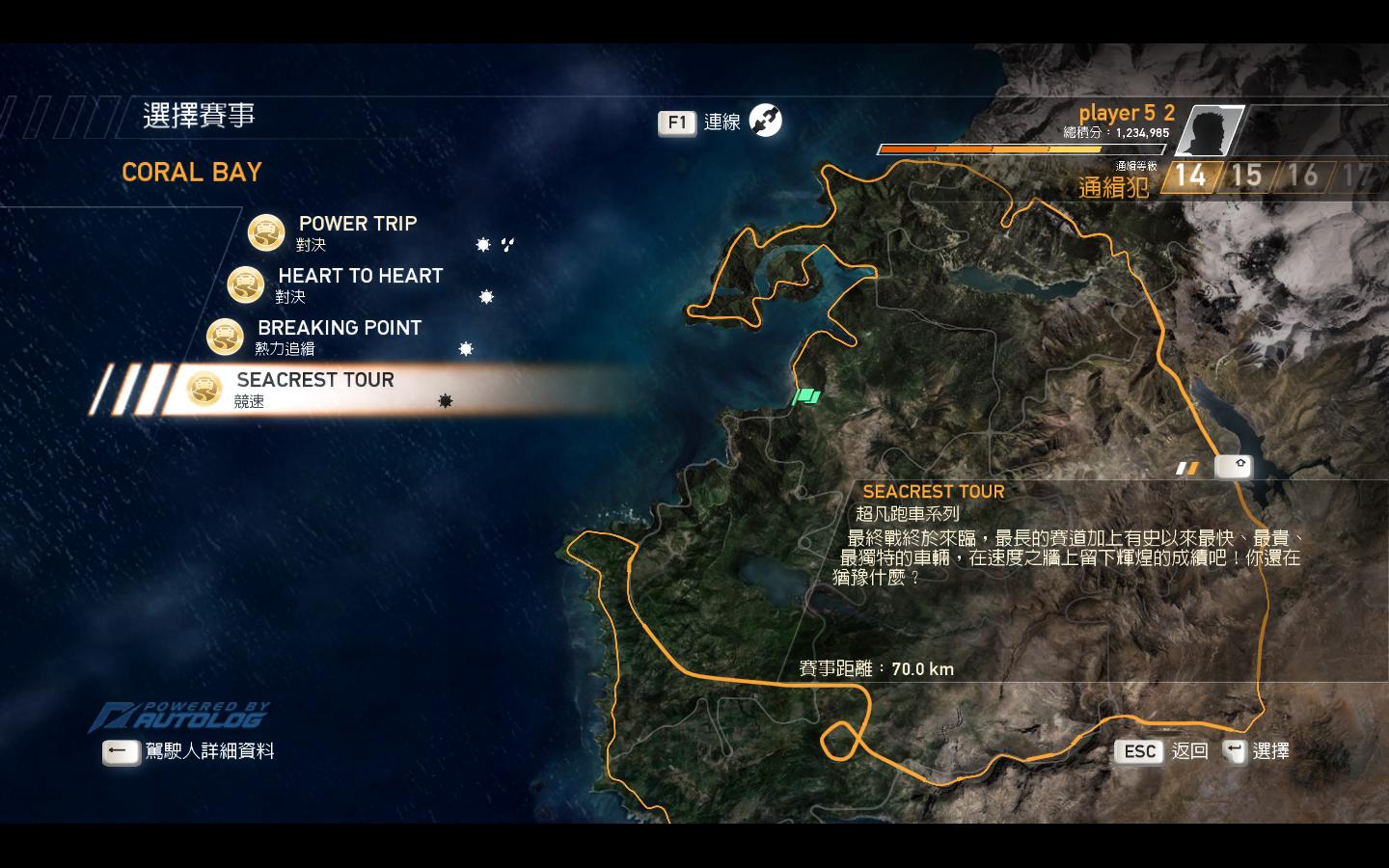This screenshot has width=1389, height=868.
Task: Select the POWER TRIP event
Action: (x=356, y=225)
